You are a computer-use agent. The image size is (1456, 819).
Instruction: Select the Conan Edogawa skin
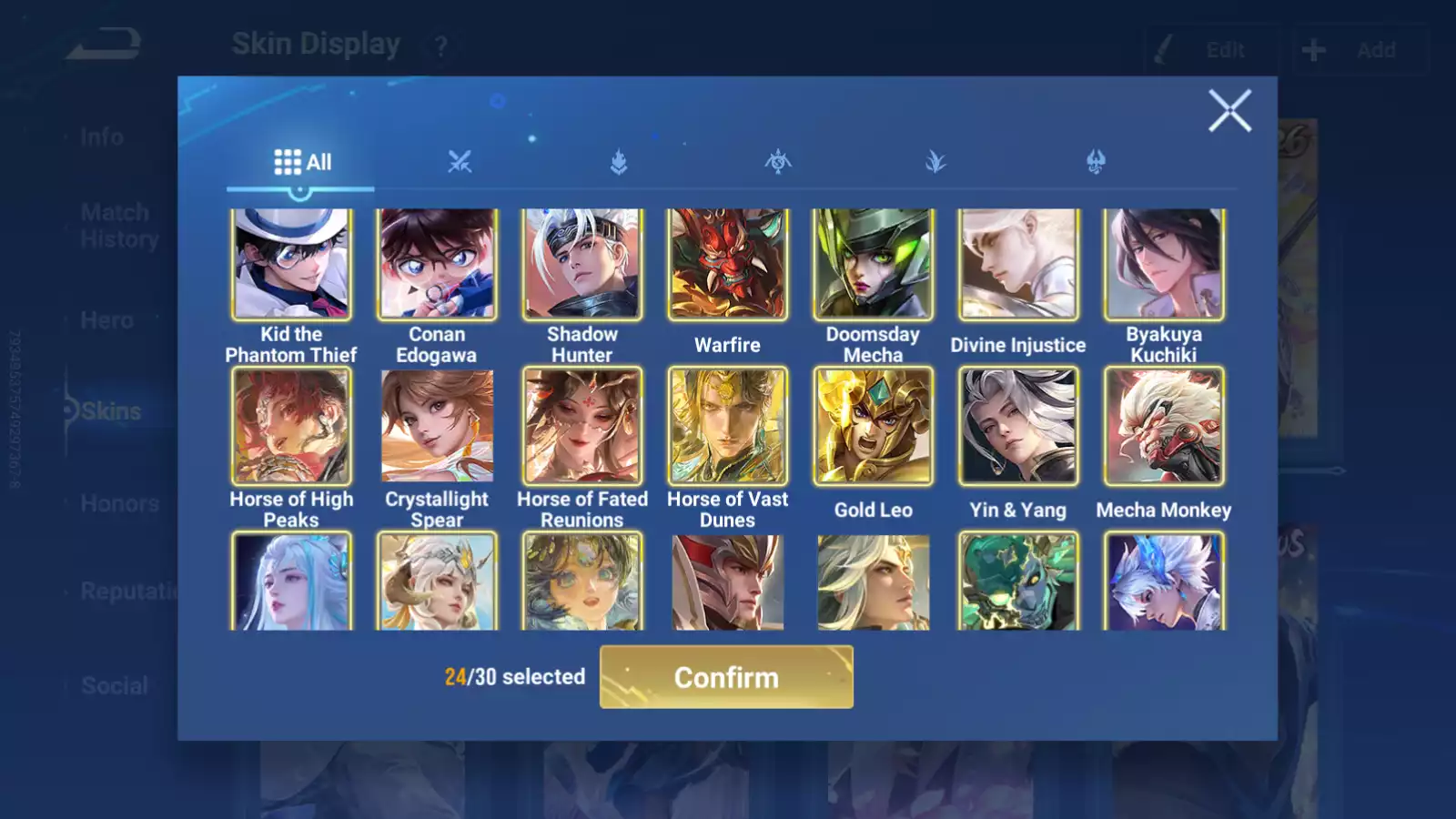pos(437,264)
